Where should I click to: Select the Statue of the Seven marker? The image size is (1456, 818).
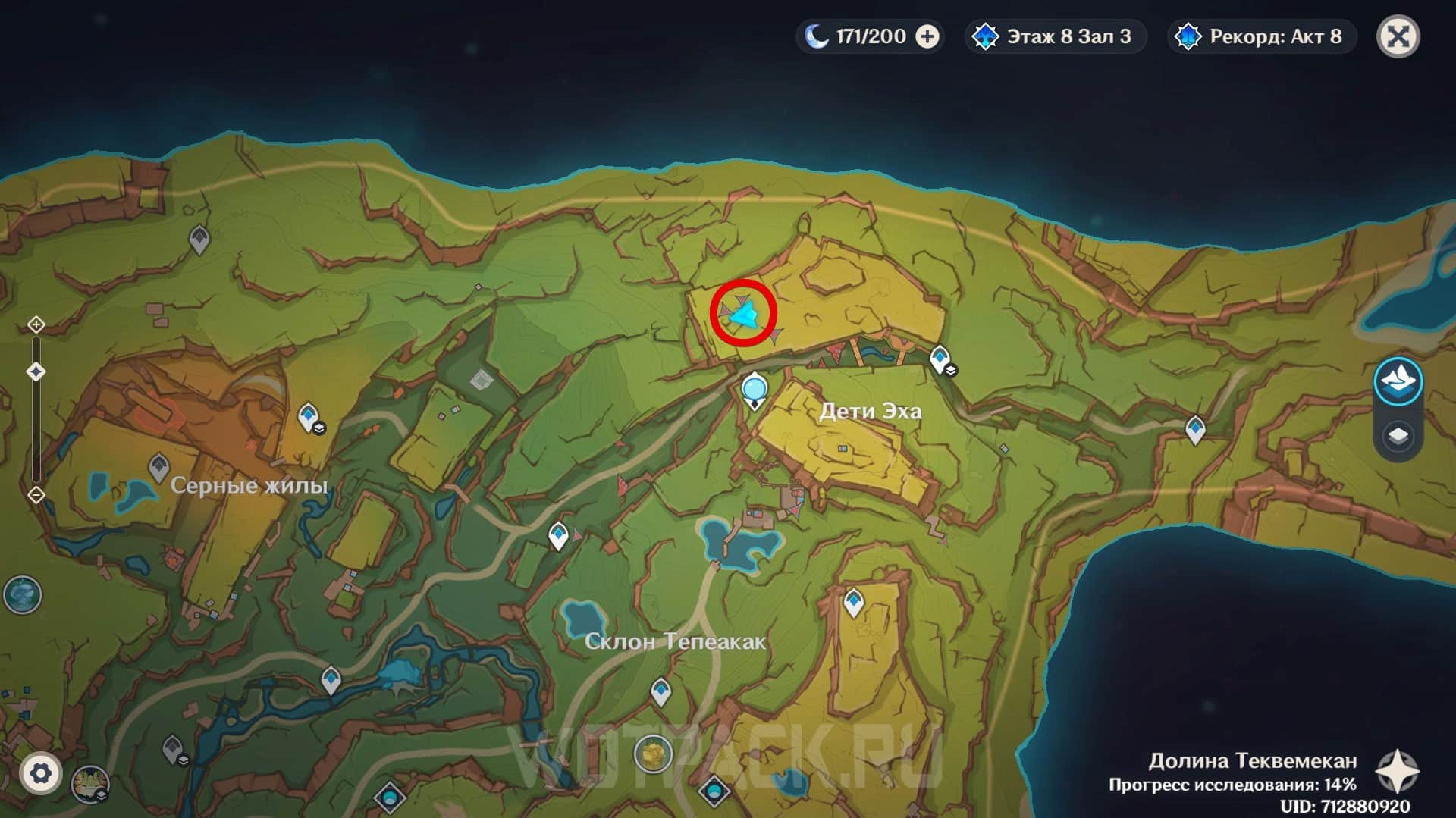pos(754,390)
